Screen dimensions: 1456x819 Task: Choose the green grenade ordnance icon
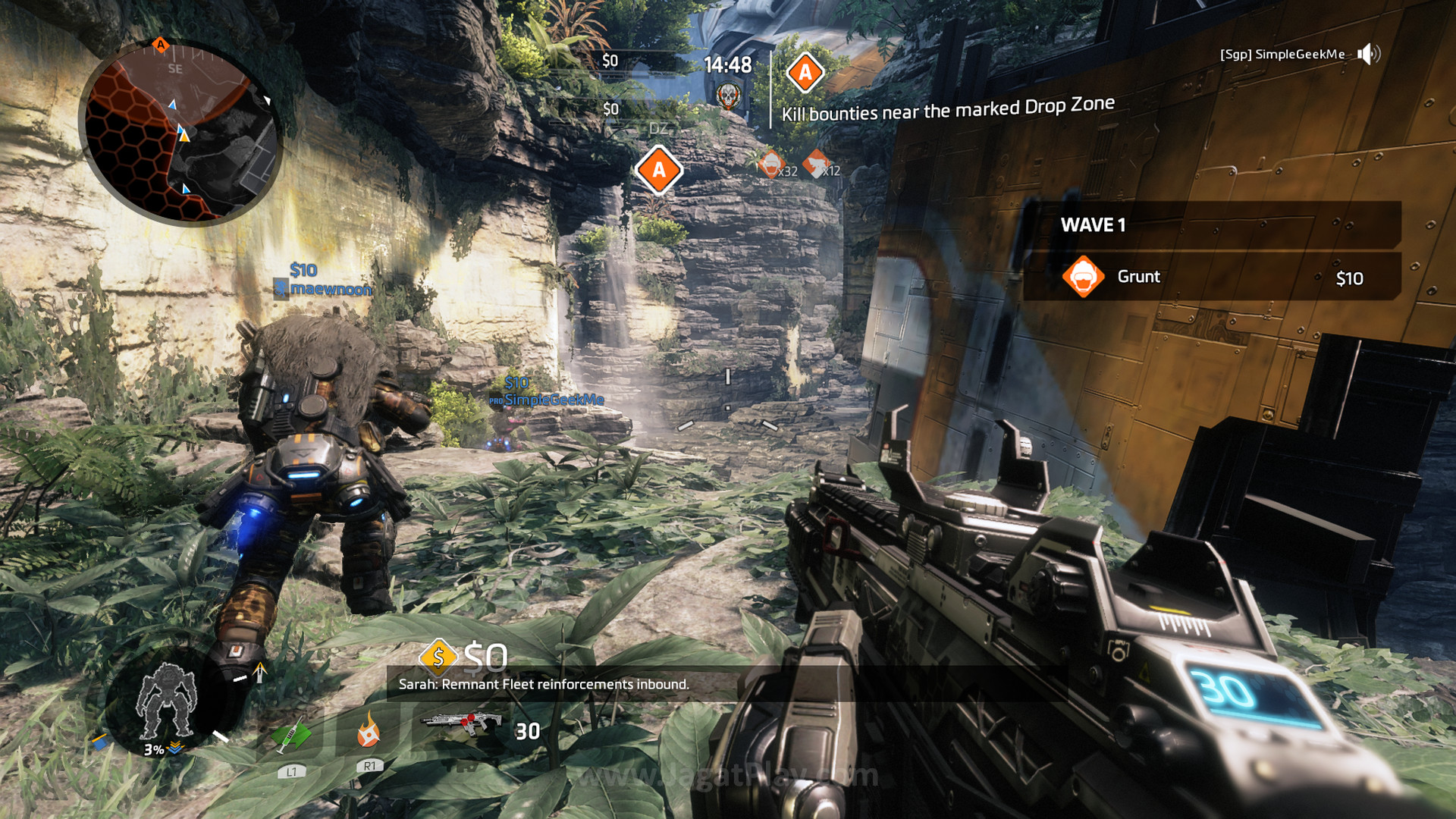click(x=291, y=734)
